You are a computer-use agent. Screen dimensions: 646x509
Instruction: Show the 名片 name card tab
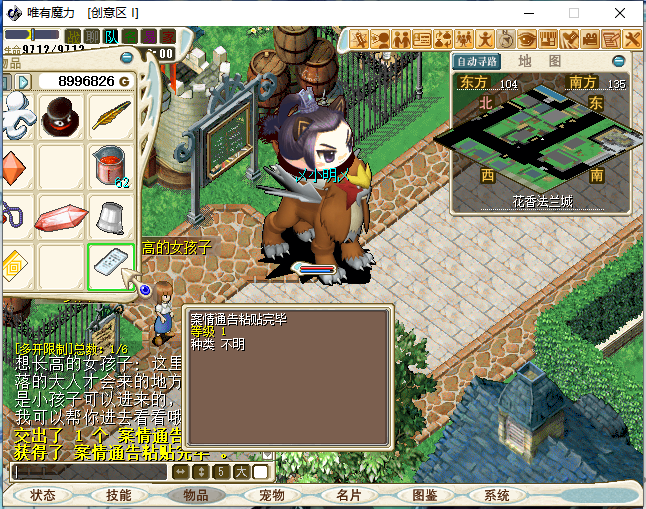[x=348, y=495]
